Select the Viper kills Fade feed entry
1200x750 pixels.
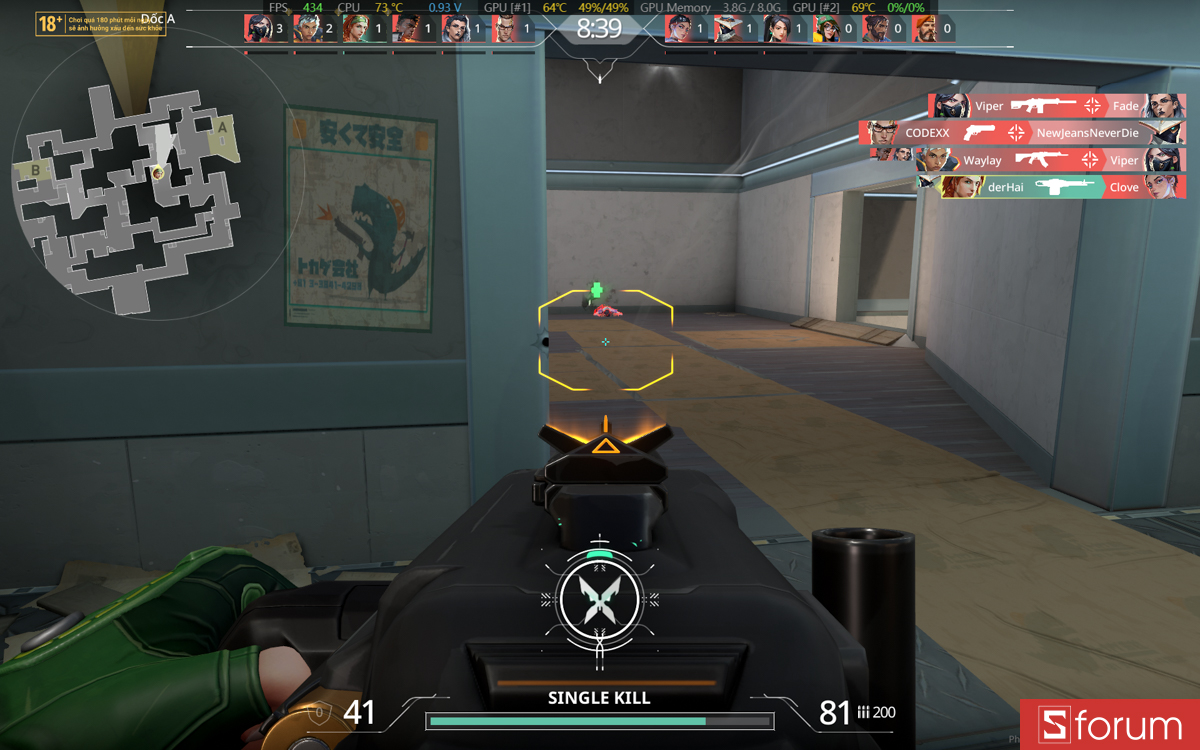[x=1056, y=106]
